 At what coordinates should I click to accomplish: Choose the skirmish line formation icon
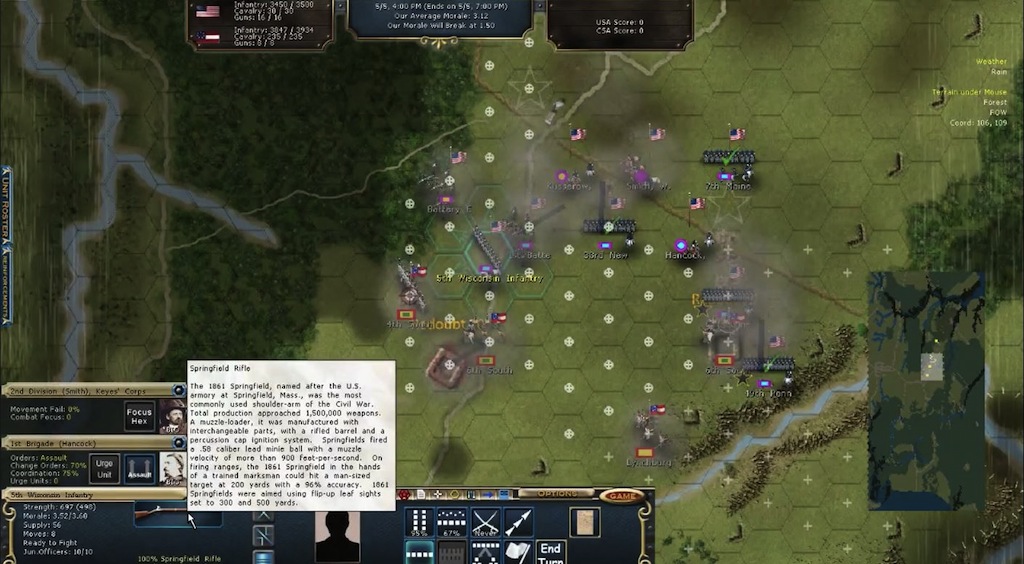point(452,522)
